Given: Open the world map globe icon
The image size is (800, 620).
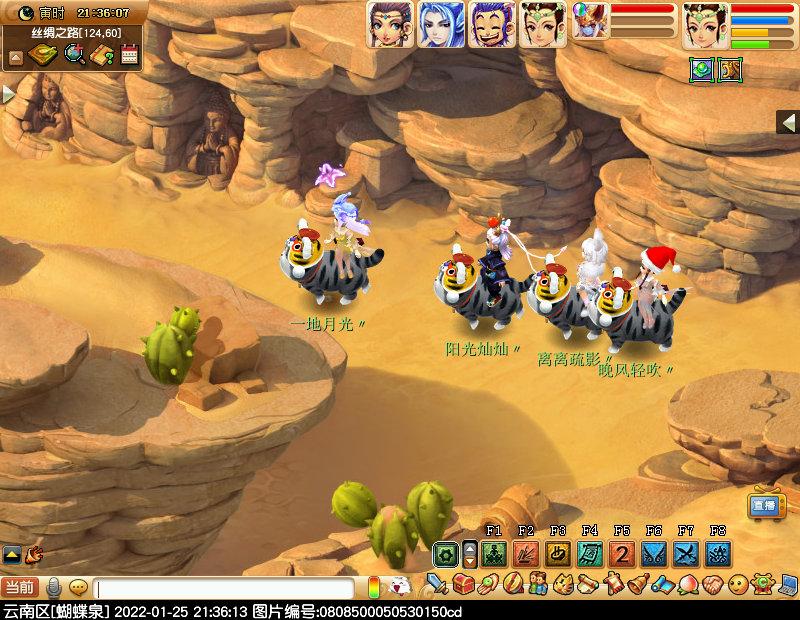Looking at the screenshot, I should pos(74,55).
